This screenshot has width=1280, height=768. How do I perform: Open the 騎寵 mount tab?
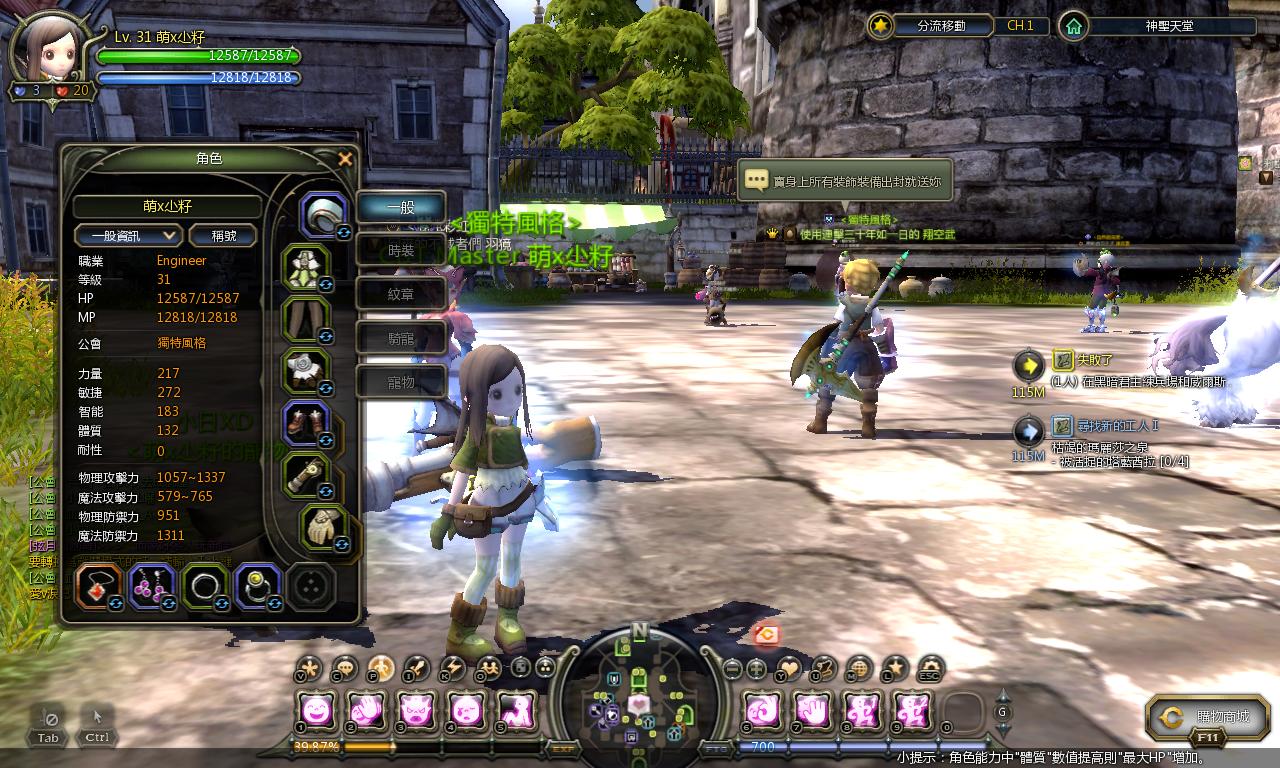pos(401,339)
